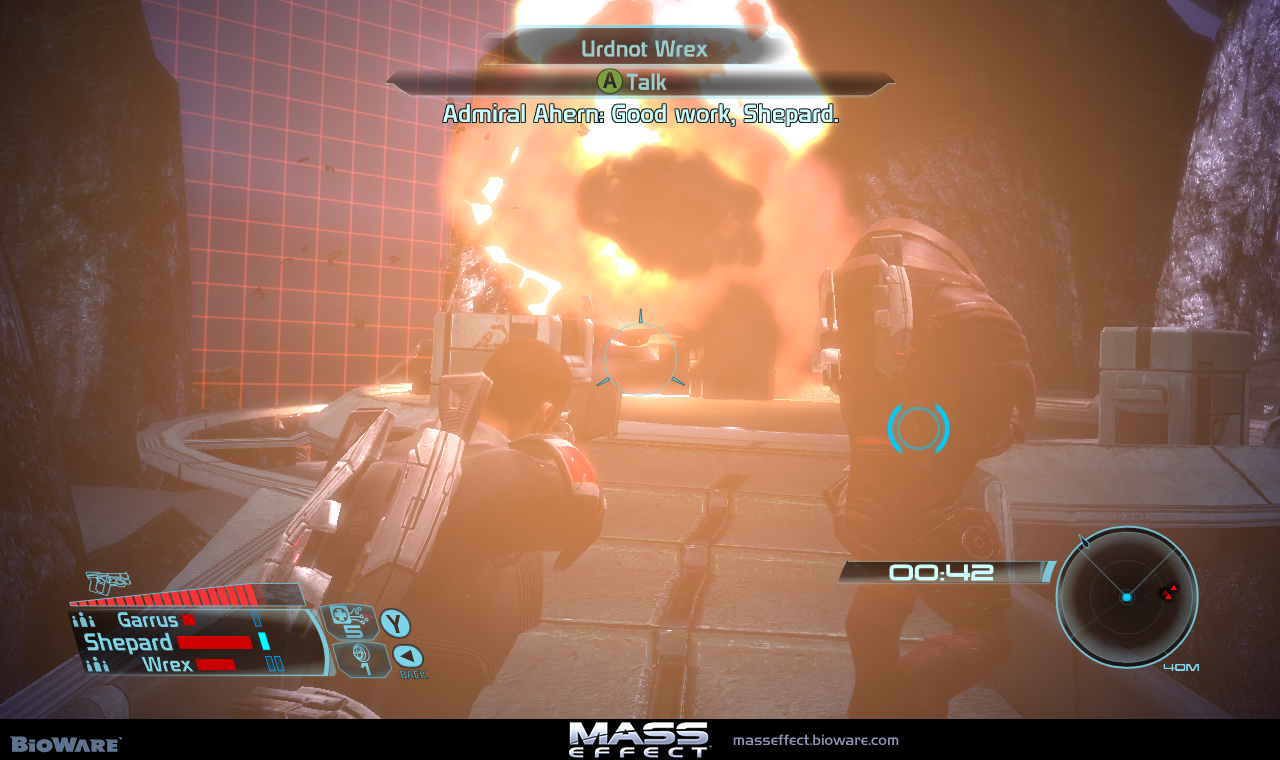Open the circular radar minimap
This screenshot has width=1280, height=760.
1126,597
